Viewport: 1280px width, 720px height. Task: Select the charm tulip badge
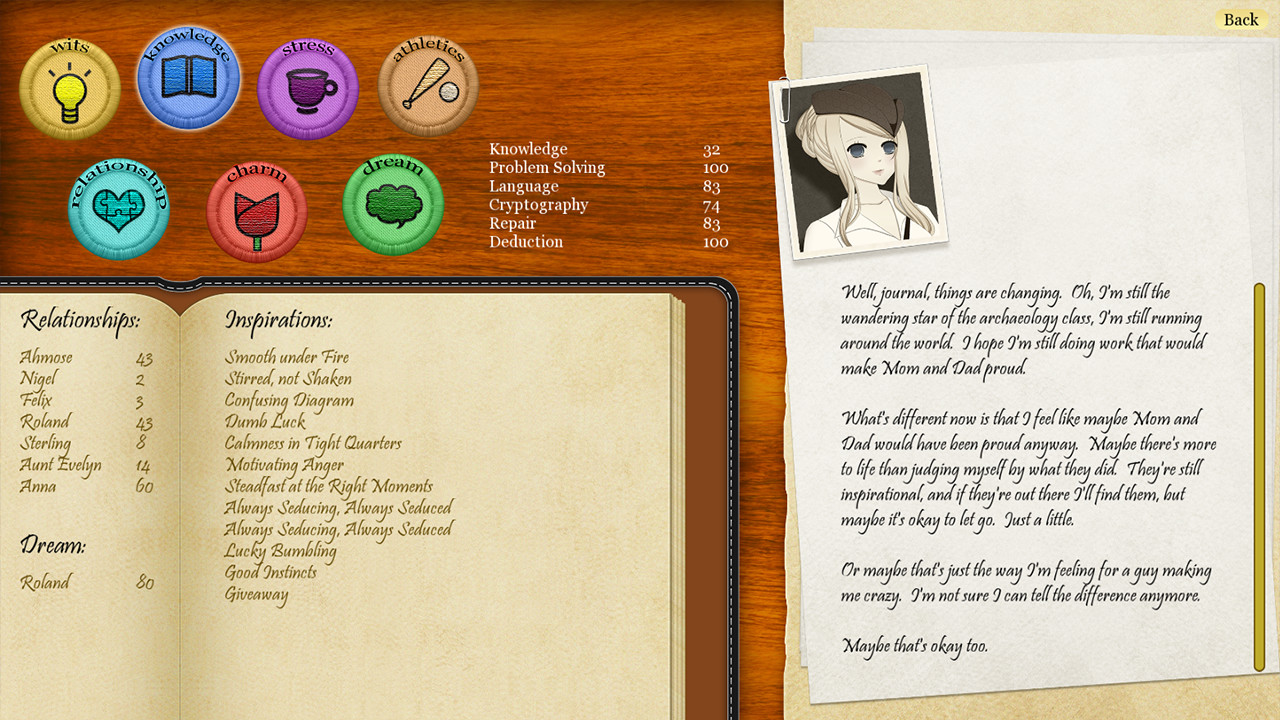coord(257,210)
